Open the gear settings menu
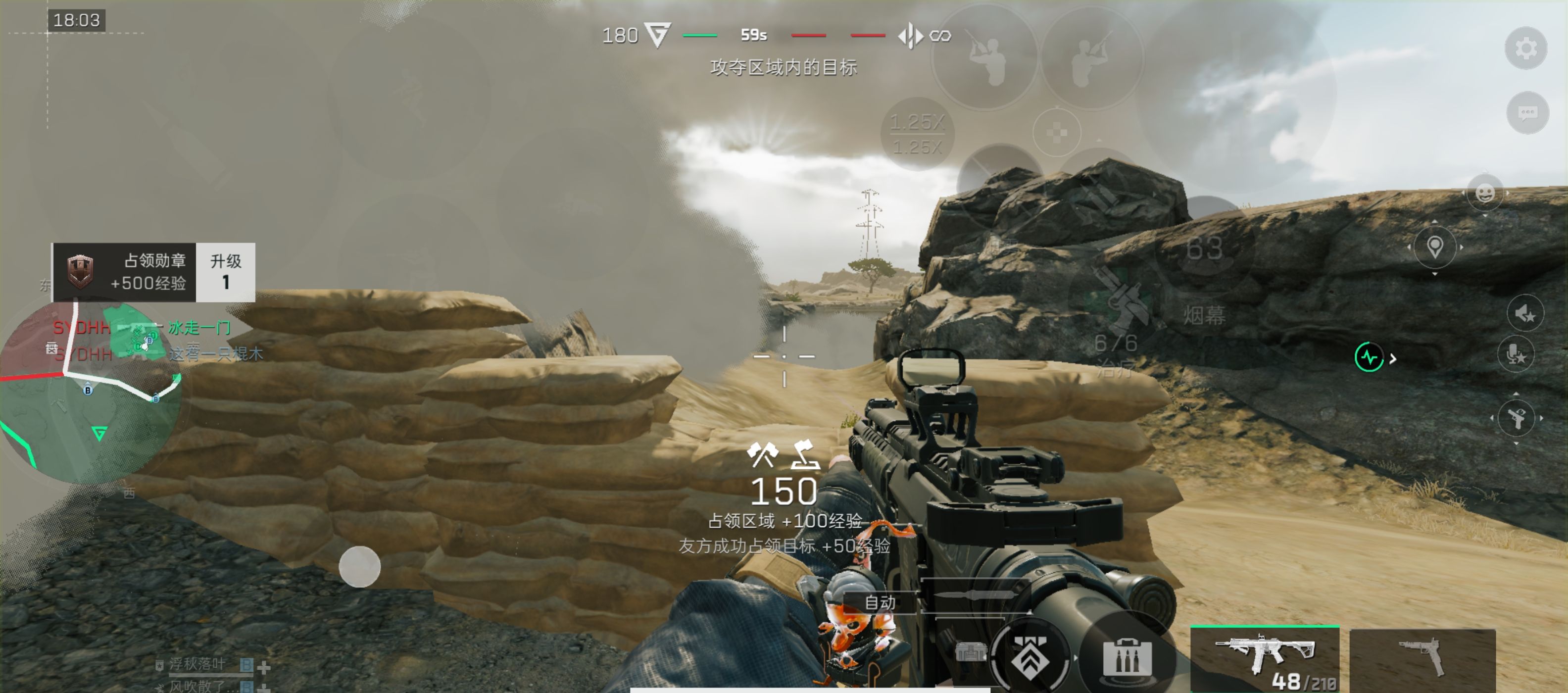This screenshot has width=1568, height=693. click(1525, 48)
